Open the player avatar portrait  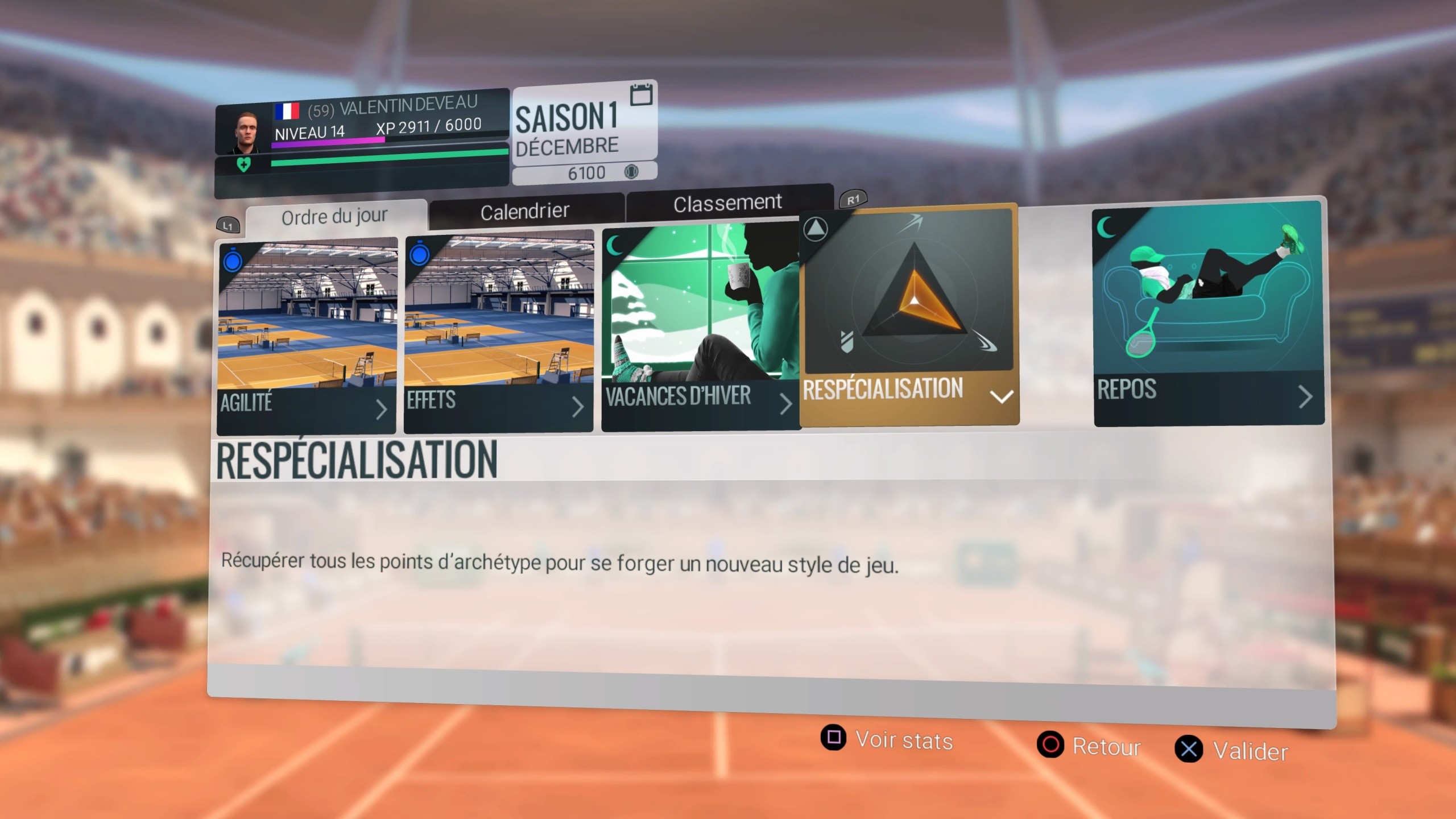coord(246,131)
